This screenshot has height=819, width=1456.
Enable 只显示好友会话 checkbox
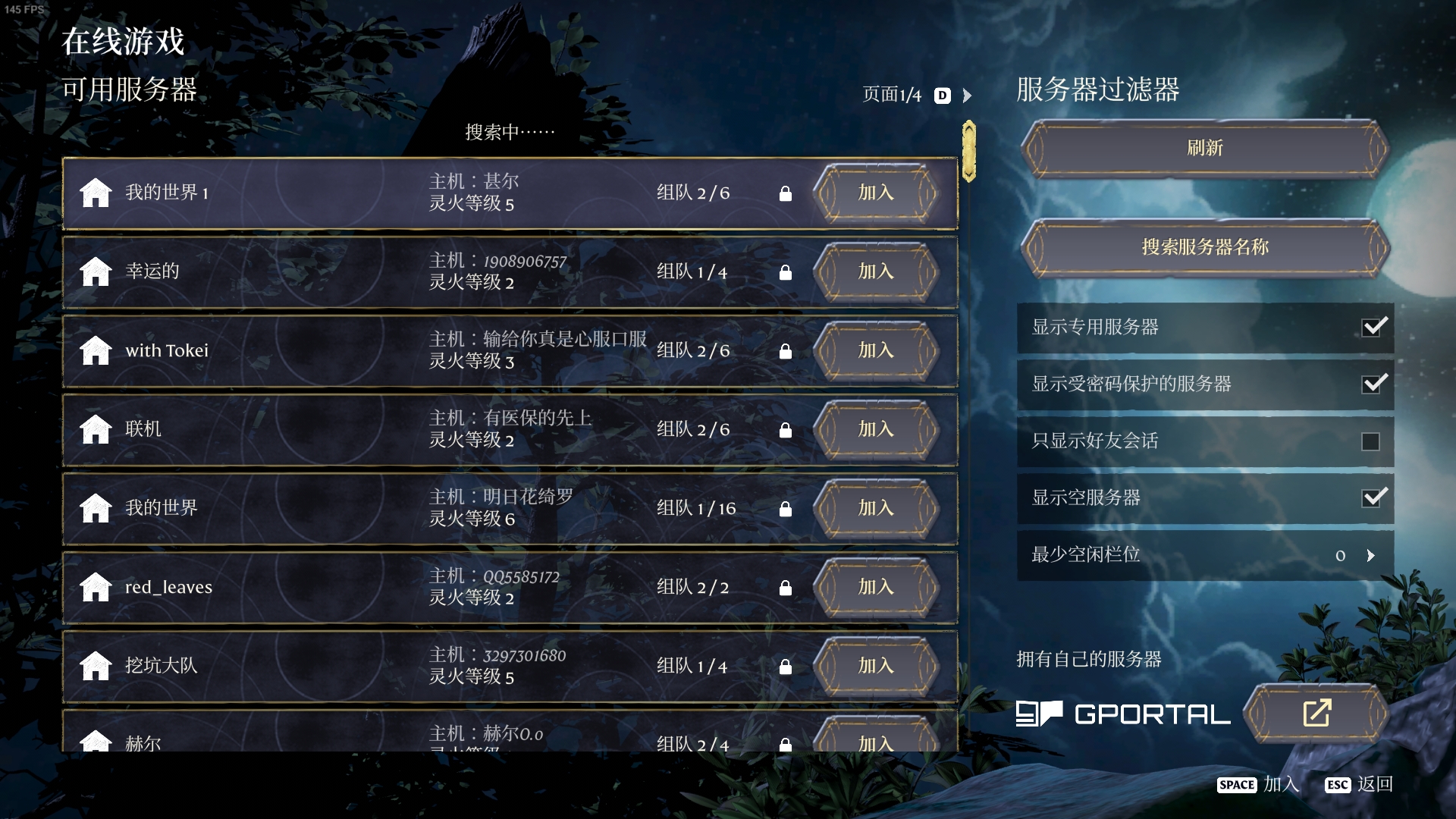tap(1370, 441)
